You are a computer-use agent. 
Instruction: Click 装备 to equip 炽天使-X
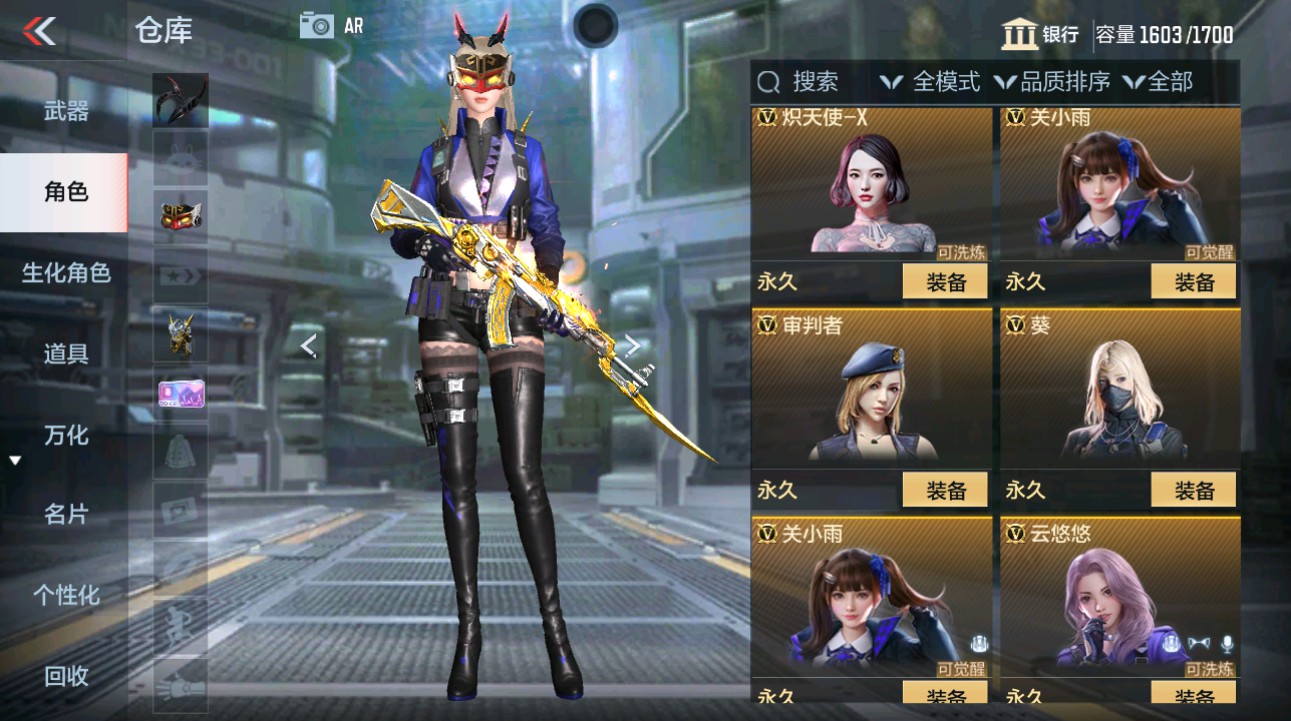click(x=945, y=282)
